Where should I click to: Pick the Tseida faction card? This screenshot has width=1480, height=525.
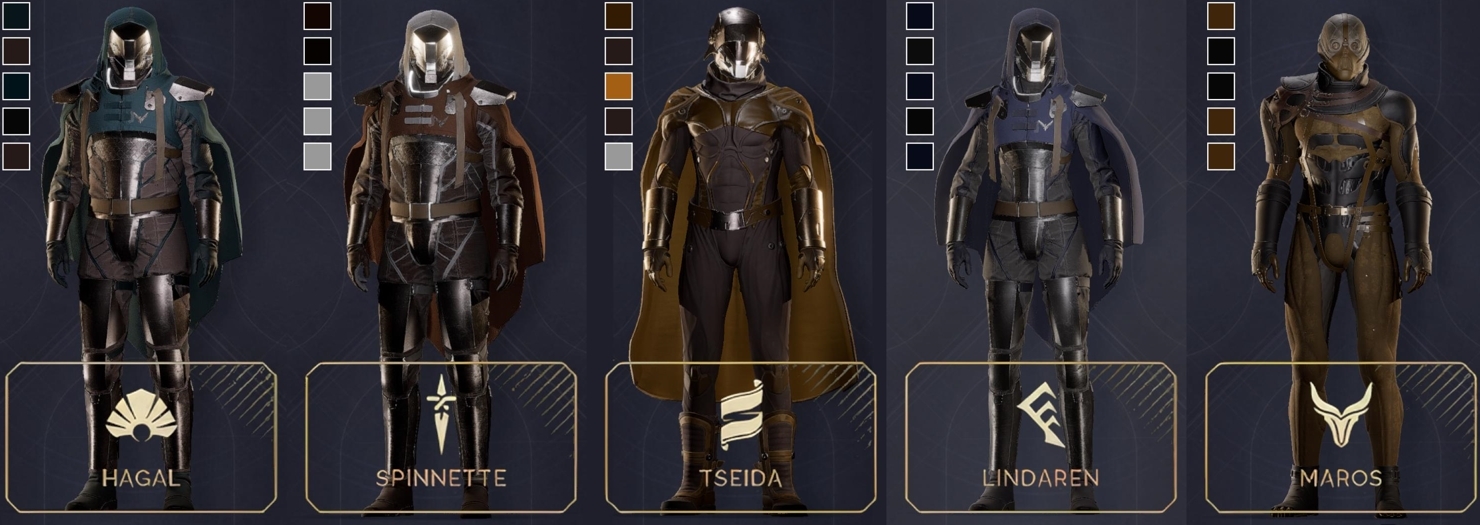tap(741, 438)
